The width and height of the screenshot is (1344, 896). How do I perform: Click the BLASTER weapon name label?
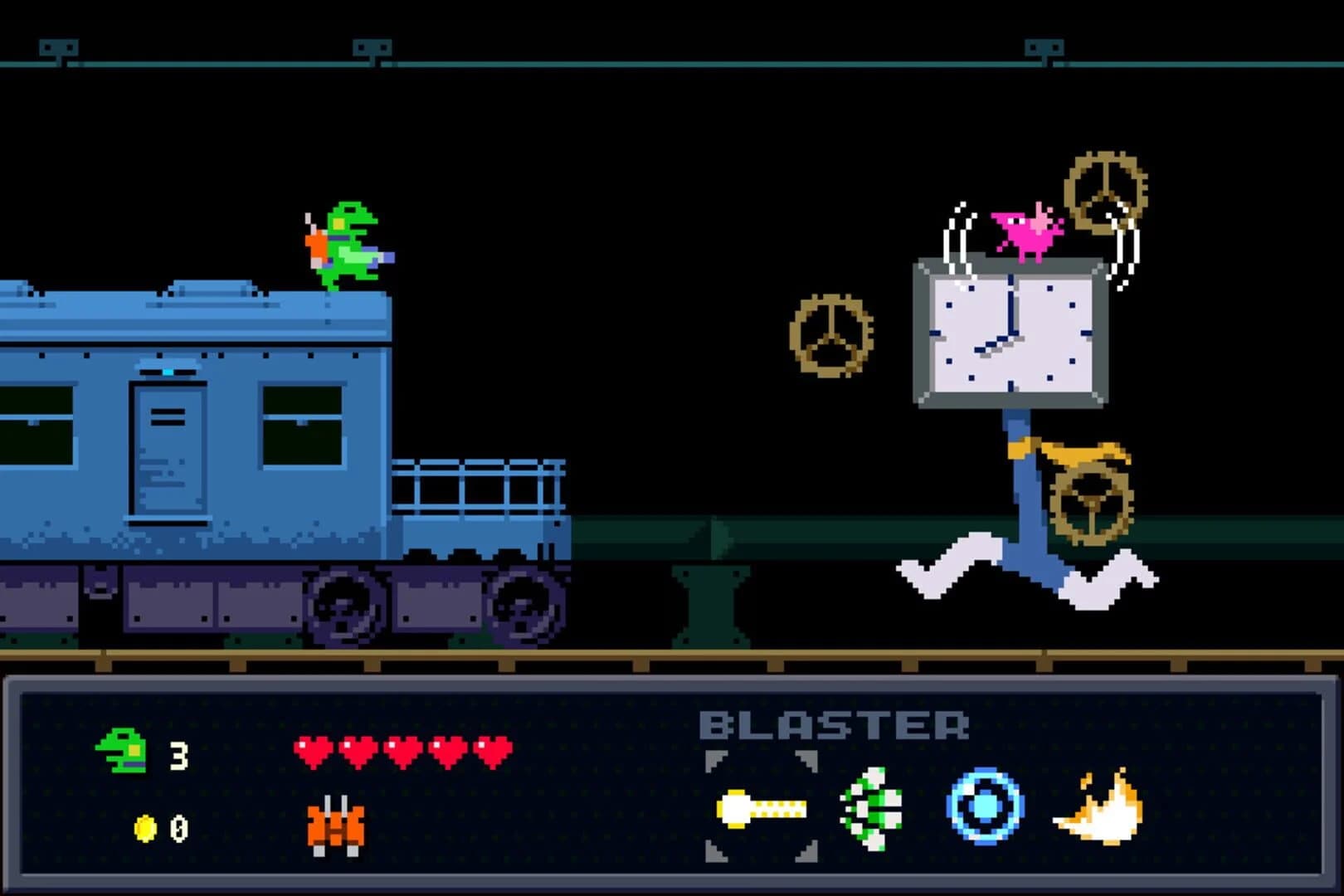[x=835, y=724]
